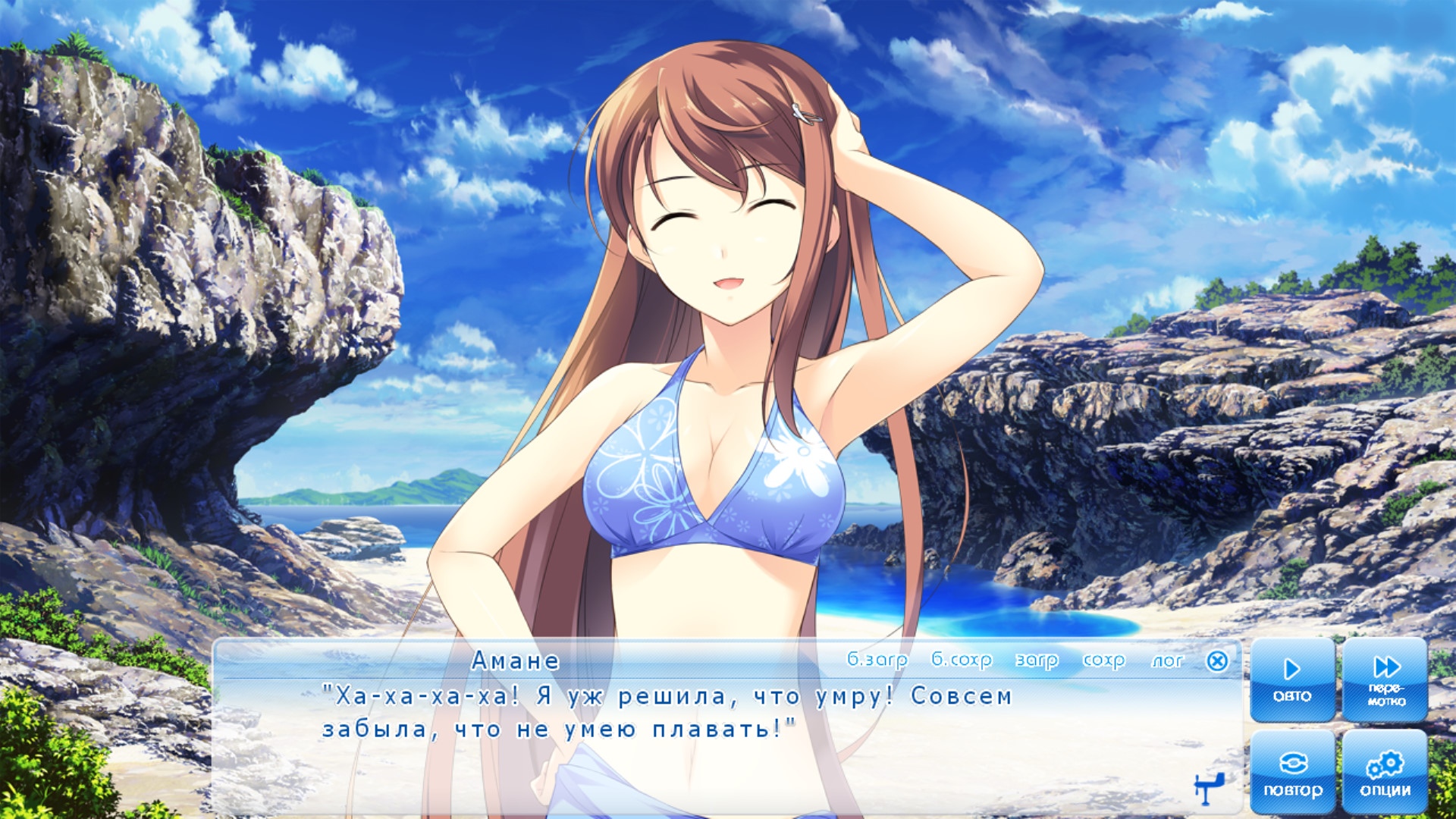Click the б.загр quick load button
Screen dimensions: 1456x819
pyautogui.click(x=877, y=661)
